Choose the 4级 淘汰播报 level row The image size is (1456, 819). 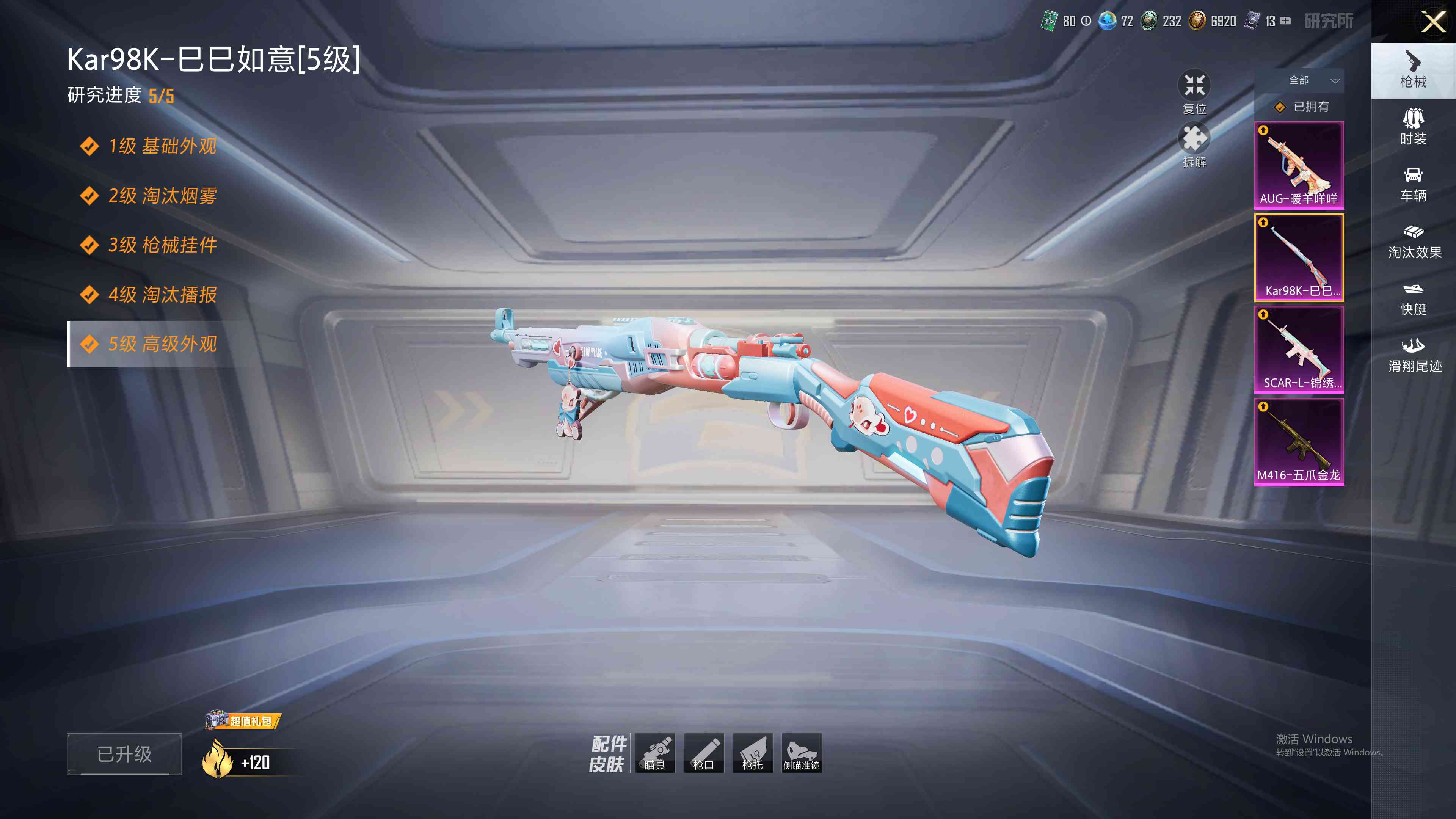(x=162, y=295)
